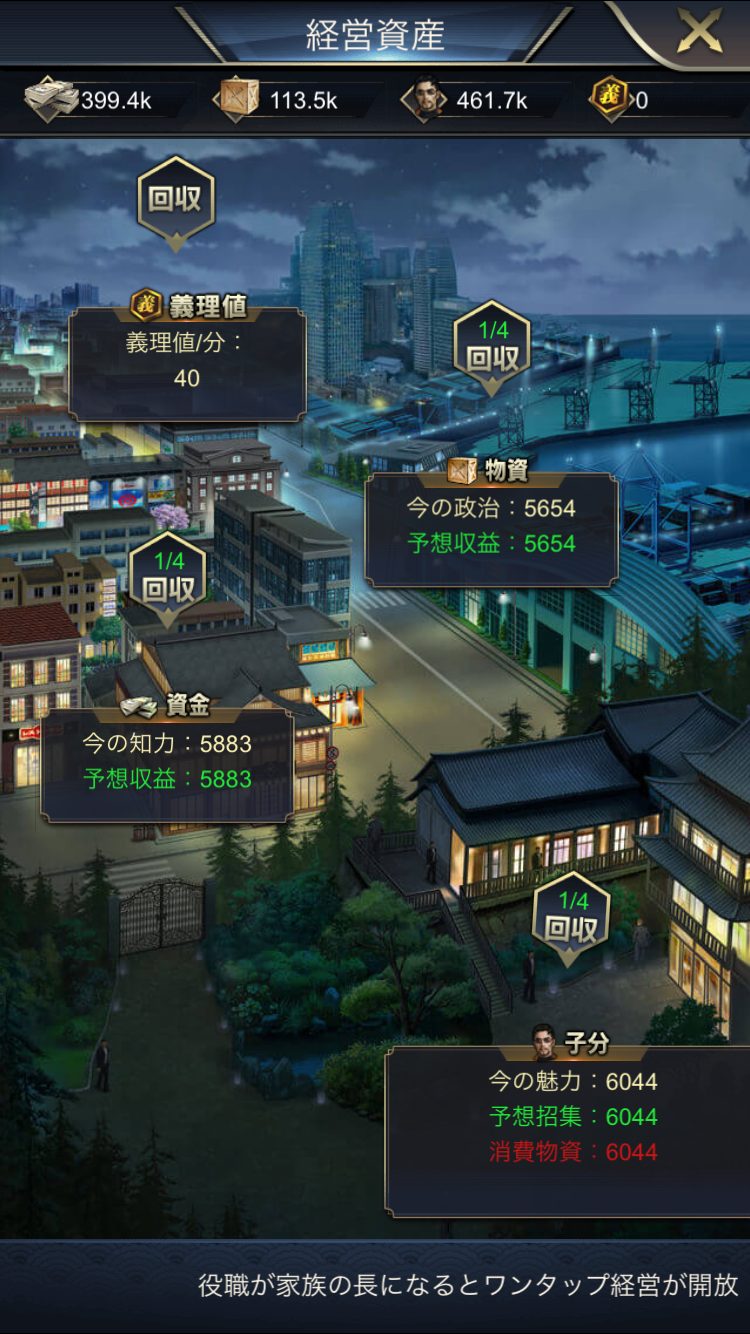The height and width of the screenshot is (1334, 750).
Task: Select the 資金 funds panel
Action: point(167,763)
